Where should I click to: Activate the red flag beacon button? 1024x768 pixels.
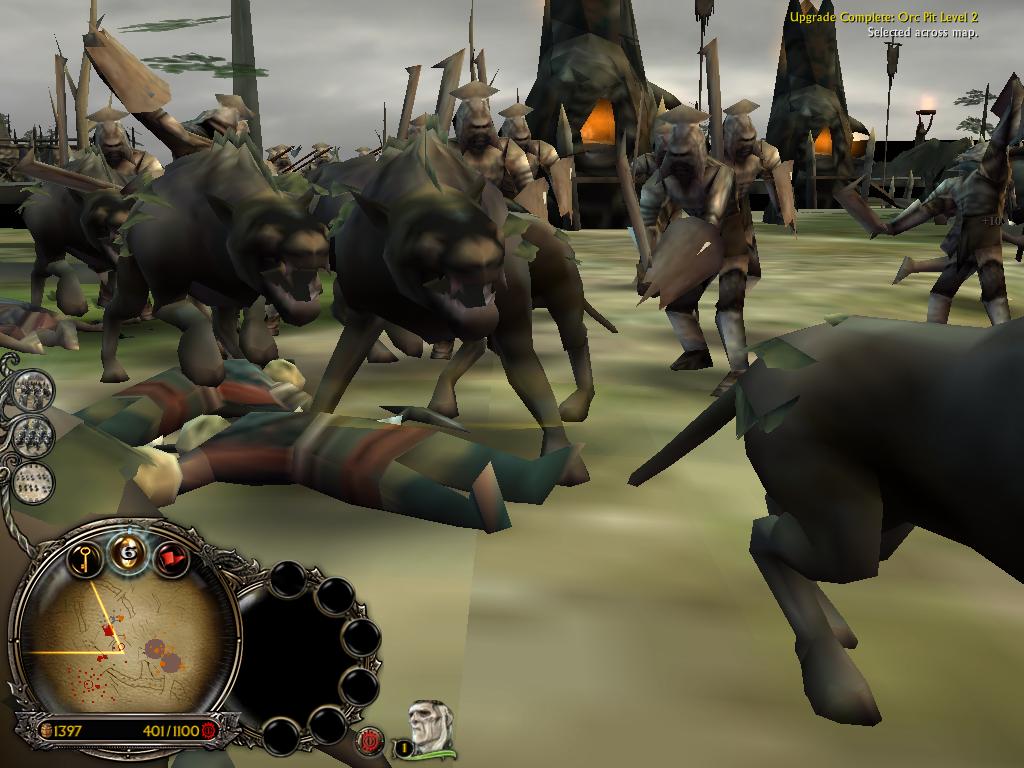click(x=172, y=556)
